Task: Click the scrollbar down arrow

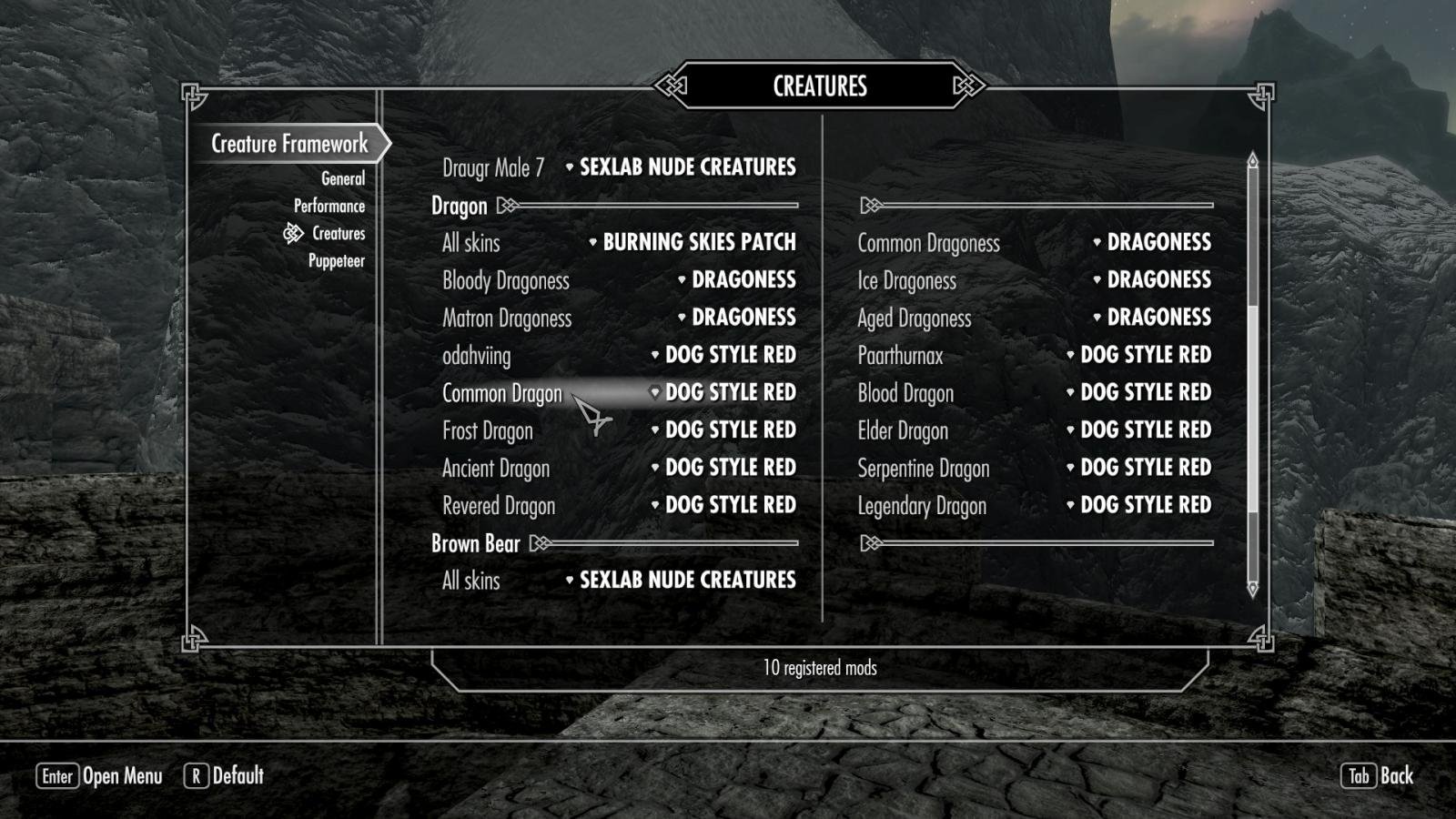Action: 1252,590
